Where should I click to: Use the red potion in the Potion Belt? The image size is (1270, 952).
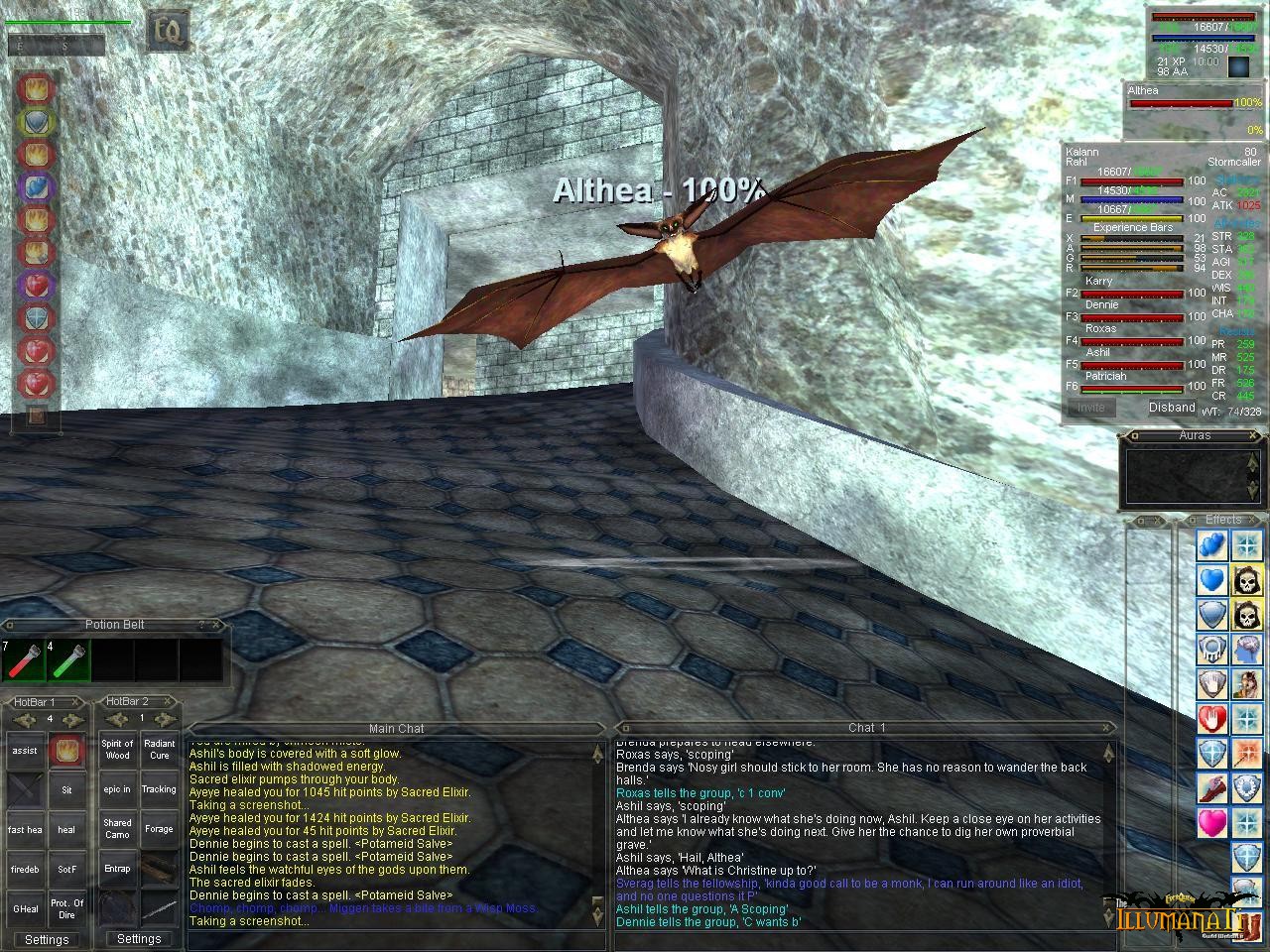(x=23, y=660)
